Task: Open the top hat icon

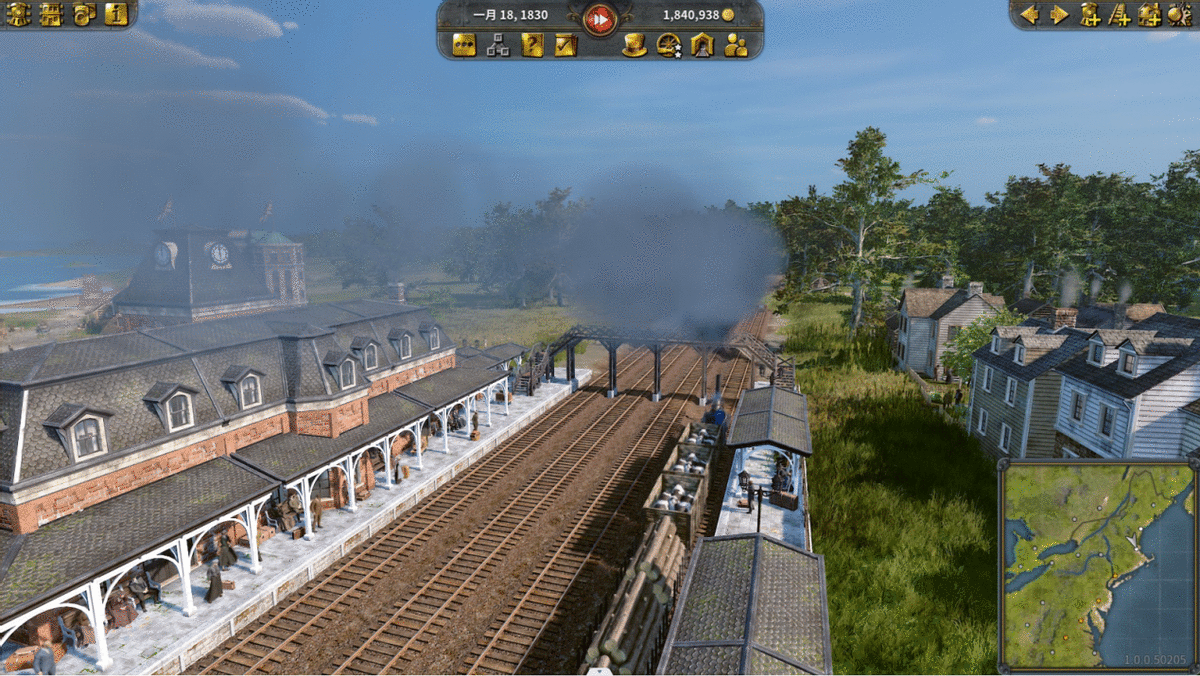Action: coord(634,45)
